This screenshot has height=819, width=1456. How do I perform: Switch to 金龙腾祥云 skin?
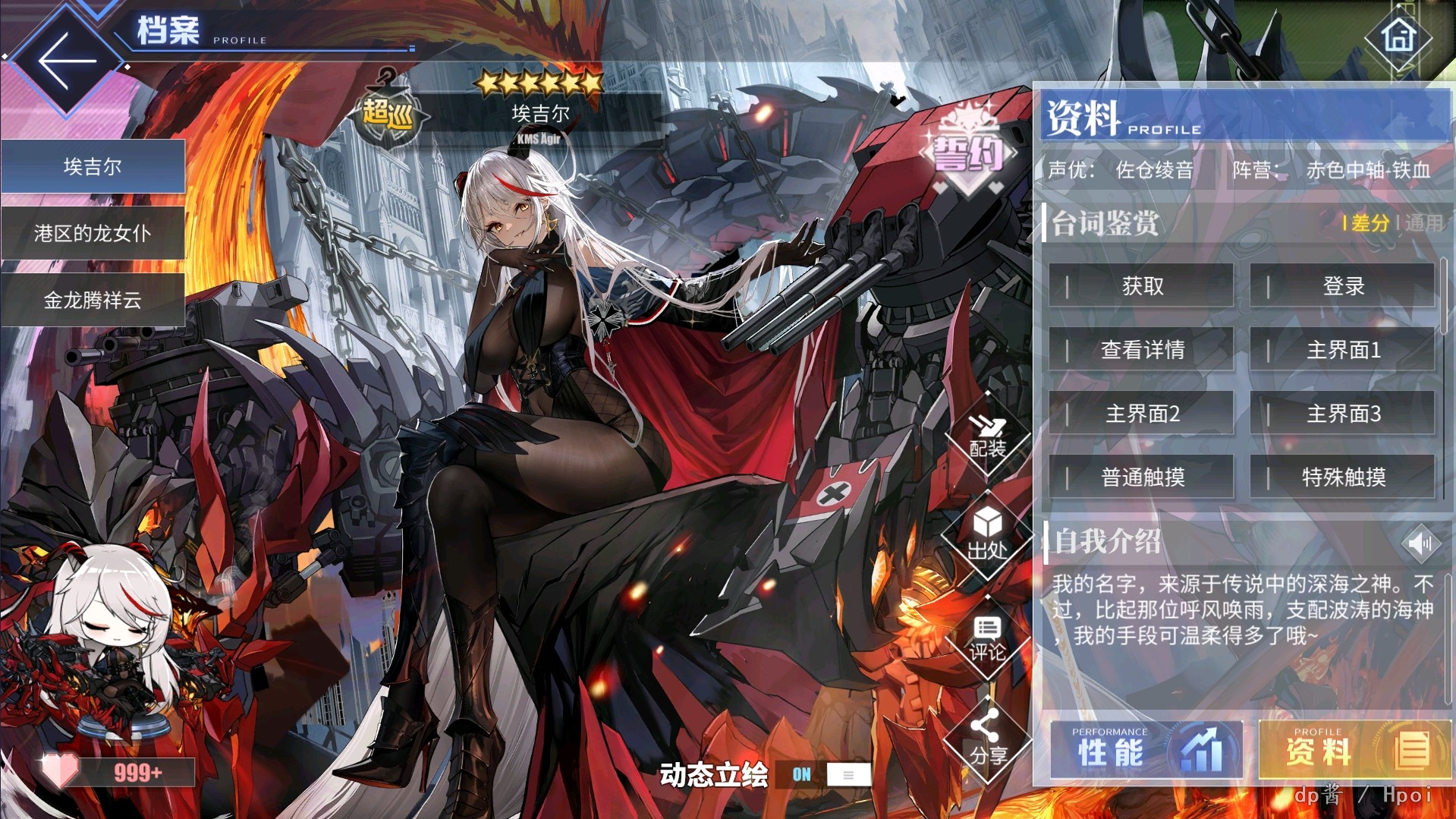[93, 300]
